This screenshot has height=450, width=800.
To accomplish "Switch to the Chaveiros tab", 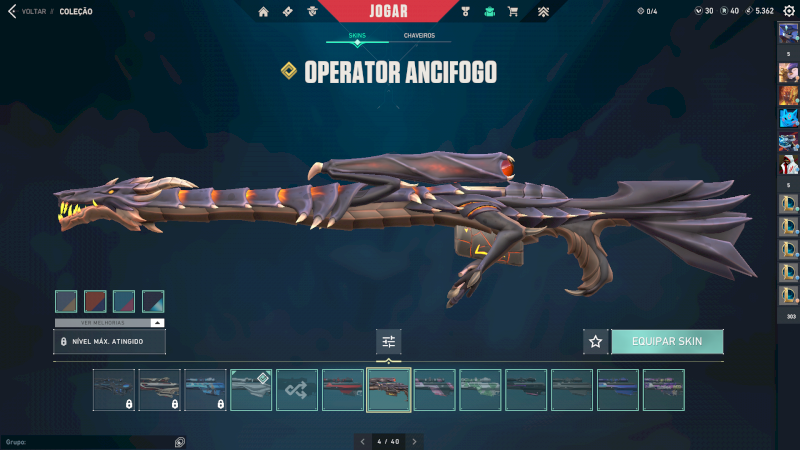I will [419, 35].
